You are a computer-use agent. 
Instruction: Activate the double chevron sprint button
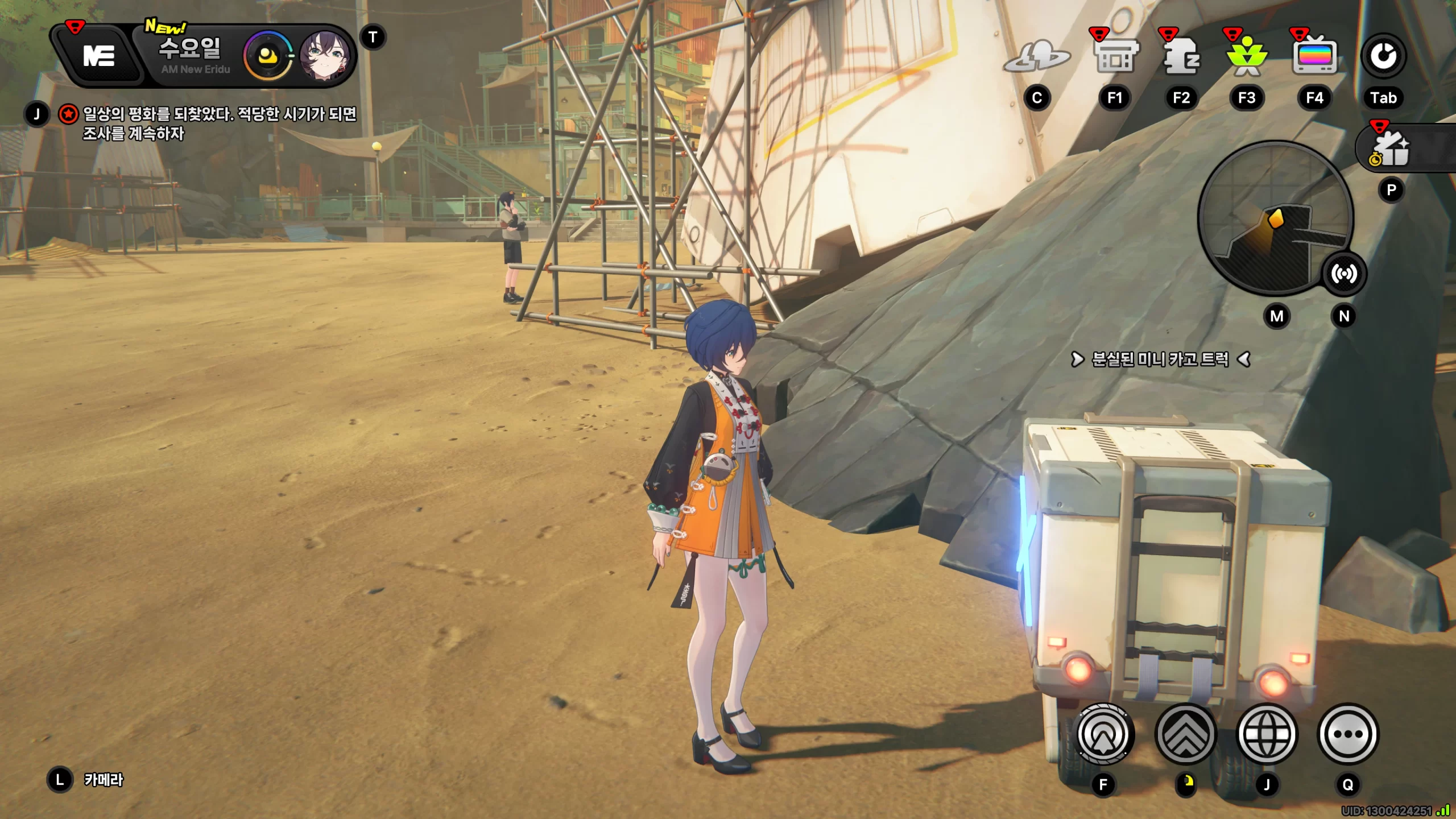(x=1185, y=734)
